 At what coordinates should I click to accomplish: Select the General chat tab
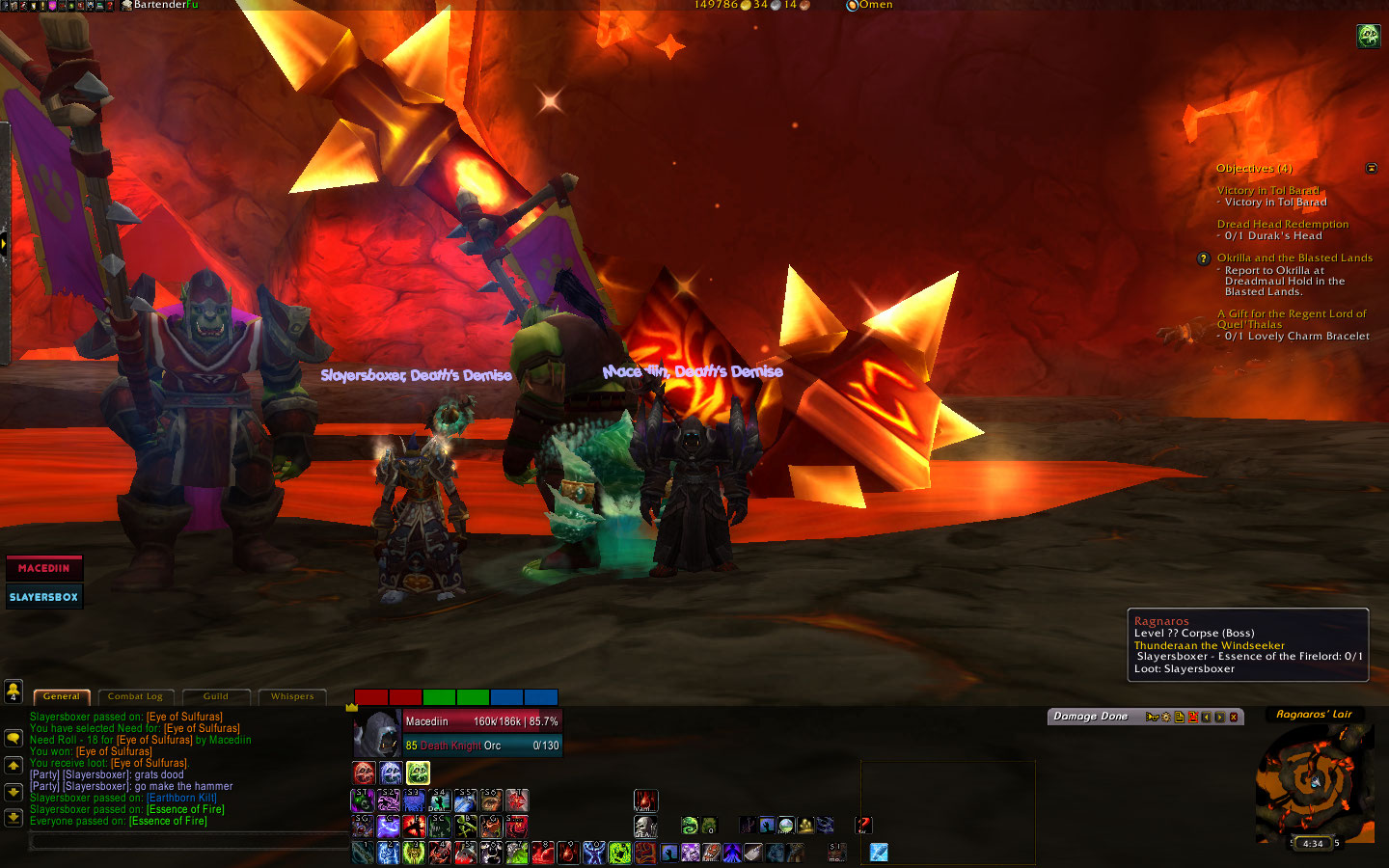click(x=62, y=696)
